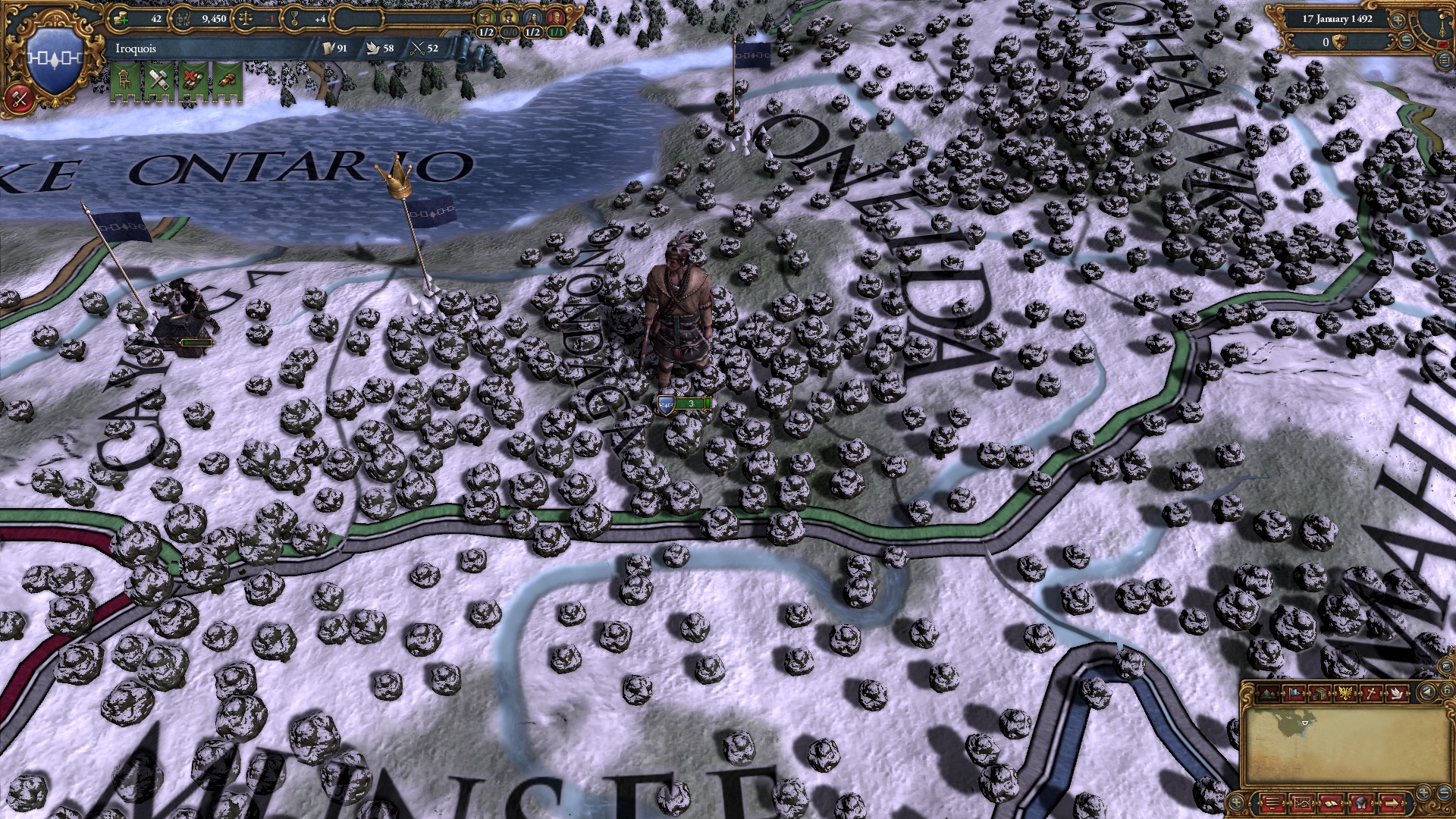Image resolution: width=1456 pixels, height=819 pixels.
Task: Click the manpower icon showing 9,450
Action: pos(182,19)
